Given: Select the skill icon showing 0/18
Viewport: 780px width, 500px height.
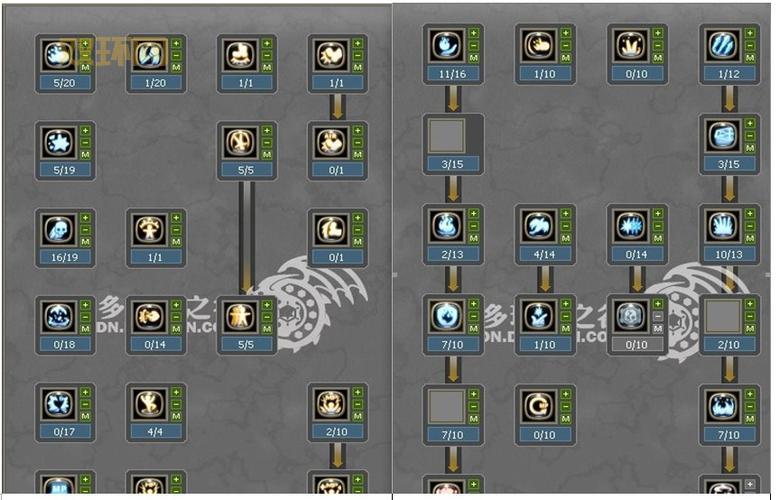Looking at the screenshot, I should point(57,316).
